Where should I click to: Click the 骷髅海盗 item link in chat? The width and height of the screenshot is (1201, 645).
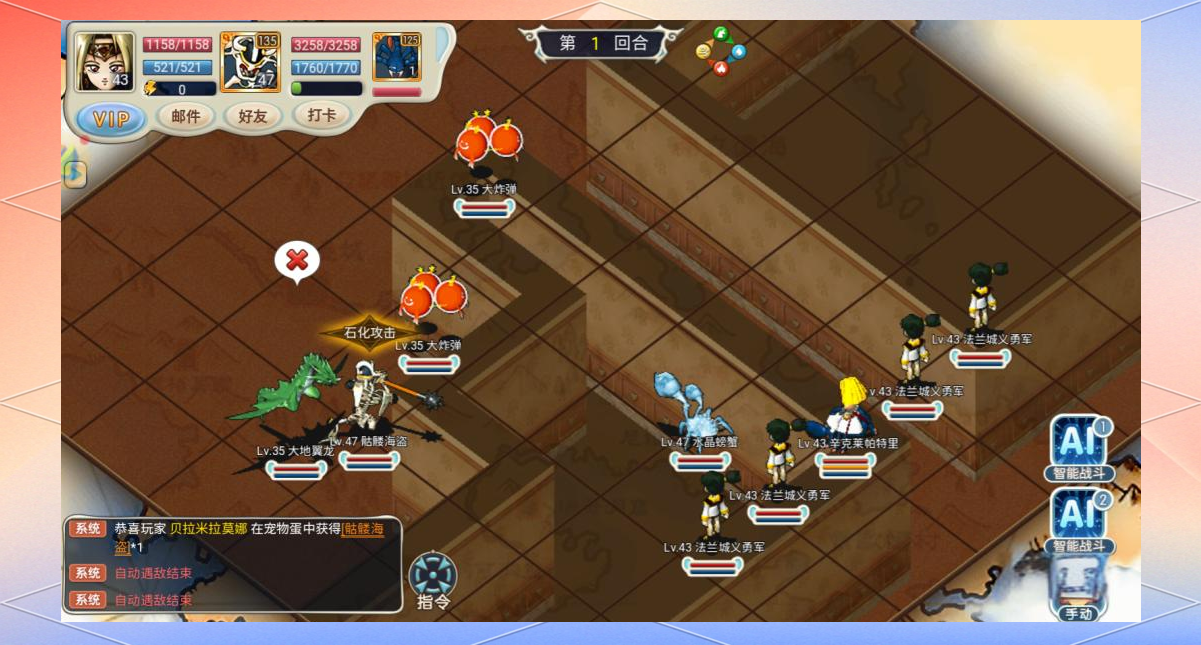(x=362, y=528)
